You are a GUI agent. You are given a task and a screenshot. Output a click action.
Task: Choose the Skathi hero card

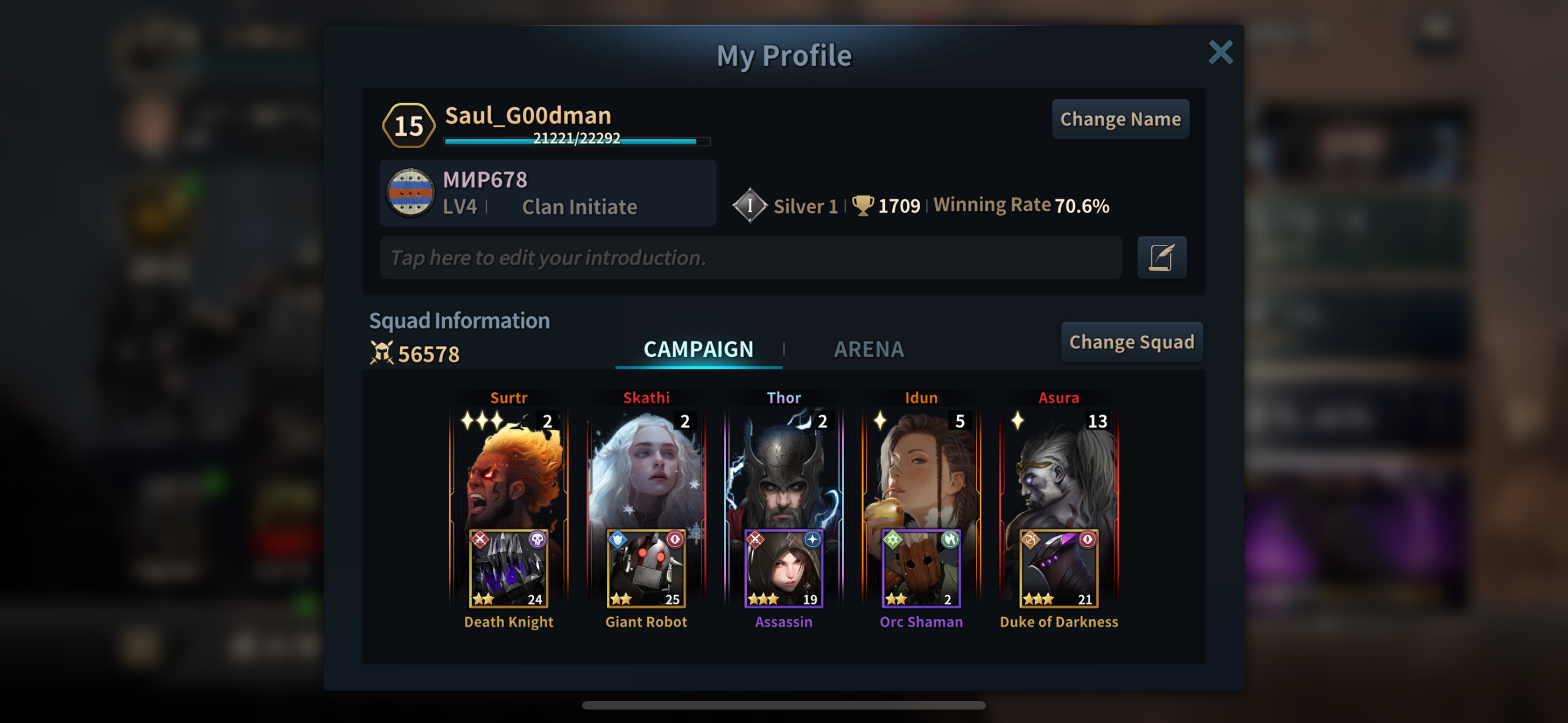pyautogui.click(x=646, y=469)
